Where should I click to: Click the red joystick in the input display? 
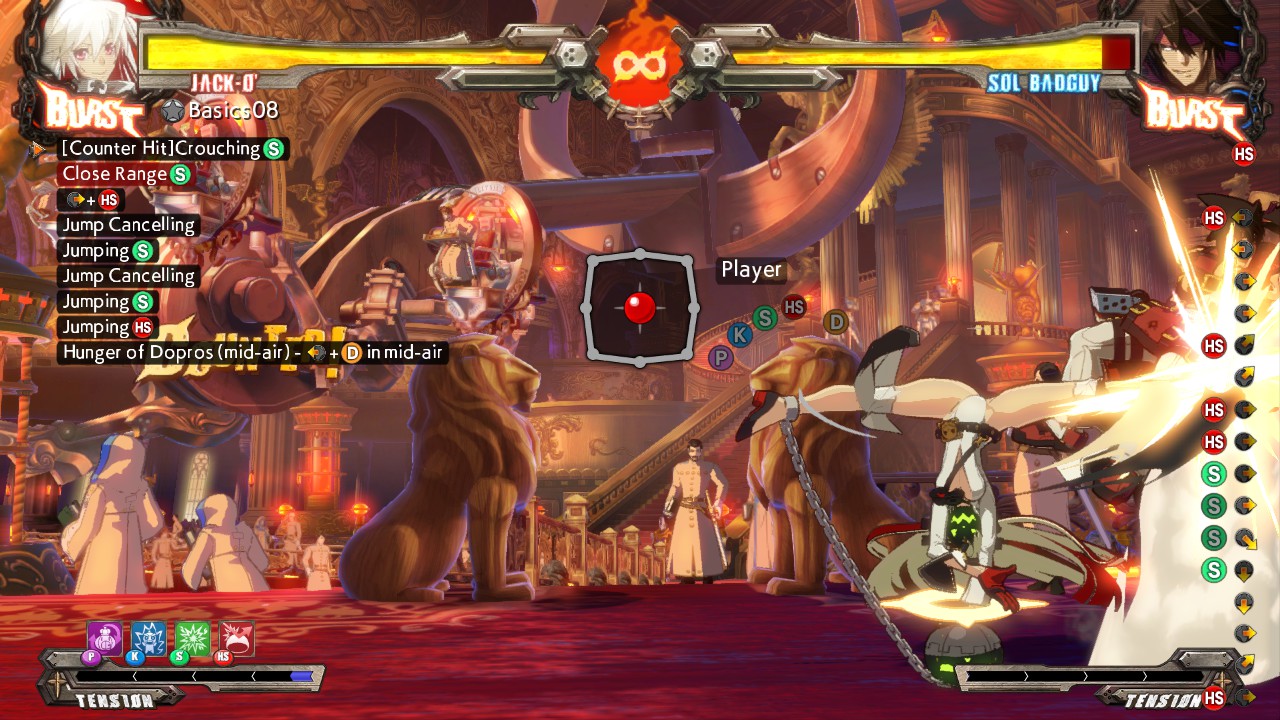(639, 307)
